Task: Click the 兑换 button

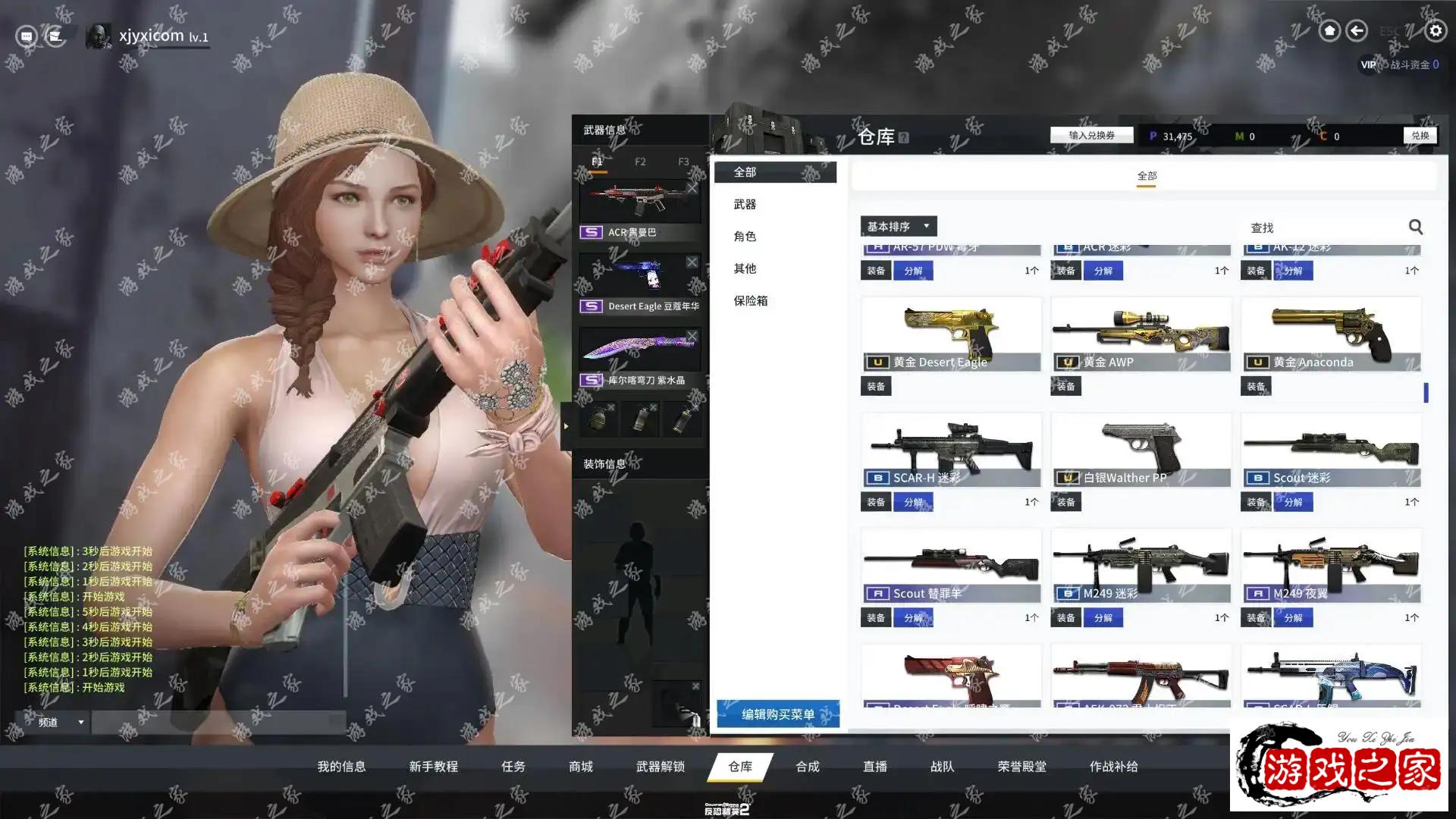Action: tap(1420, 135)
